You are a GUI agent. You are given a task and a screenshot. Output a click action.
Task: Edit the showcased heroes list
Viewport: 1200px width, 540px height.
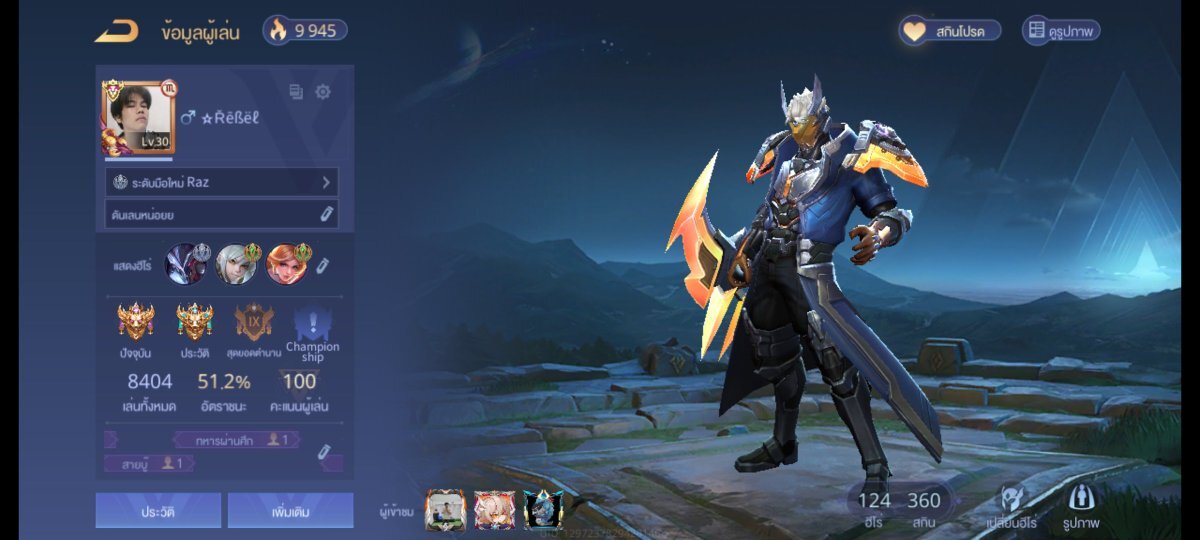coord(323,266)
